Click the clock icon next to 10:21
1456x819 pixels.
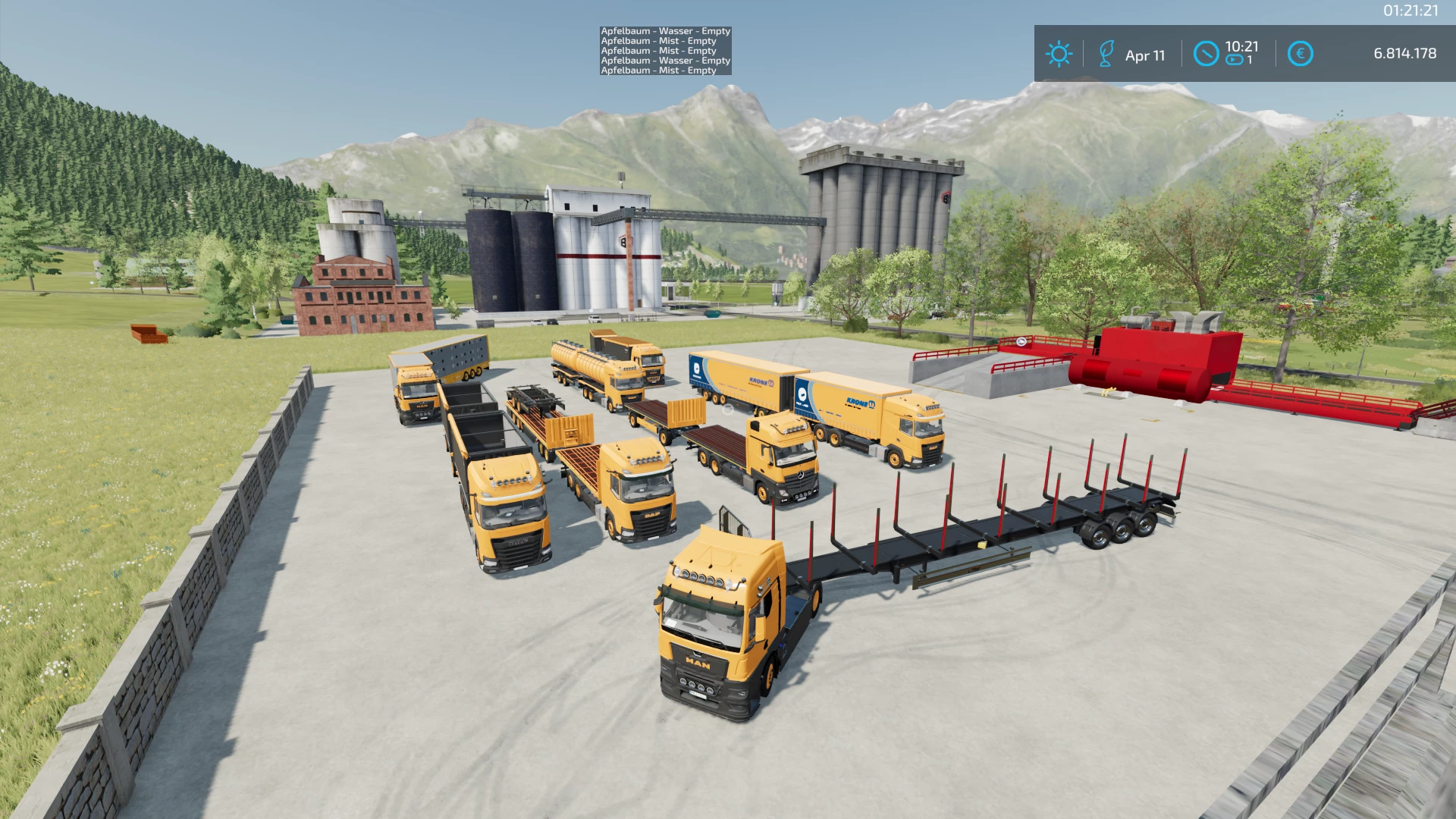coord(1206,54)
